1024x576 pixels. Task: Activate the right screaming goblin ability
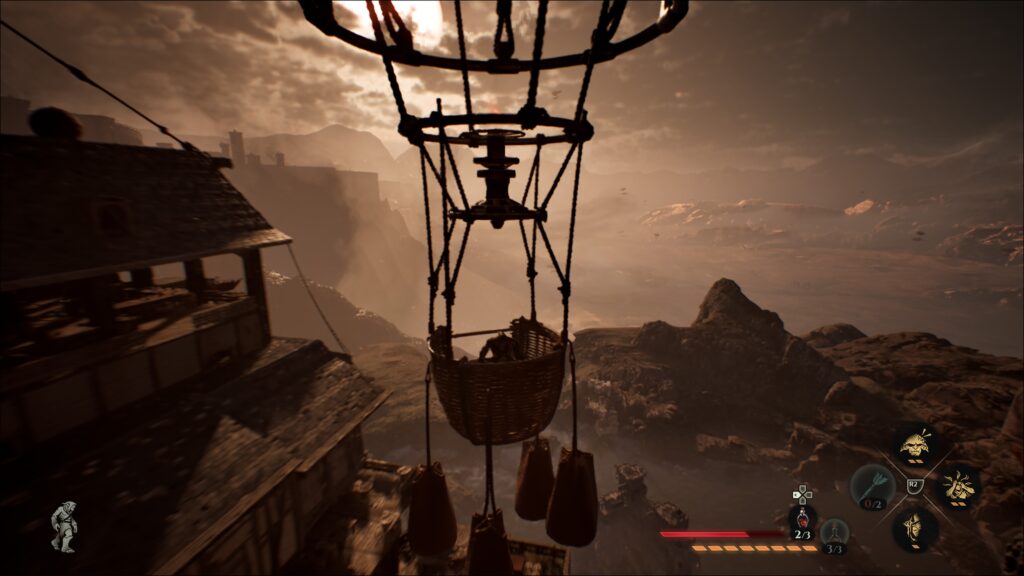coord(957,487)
